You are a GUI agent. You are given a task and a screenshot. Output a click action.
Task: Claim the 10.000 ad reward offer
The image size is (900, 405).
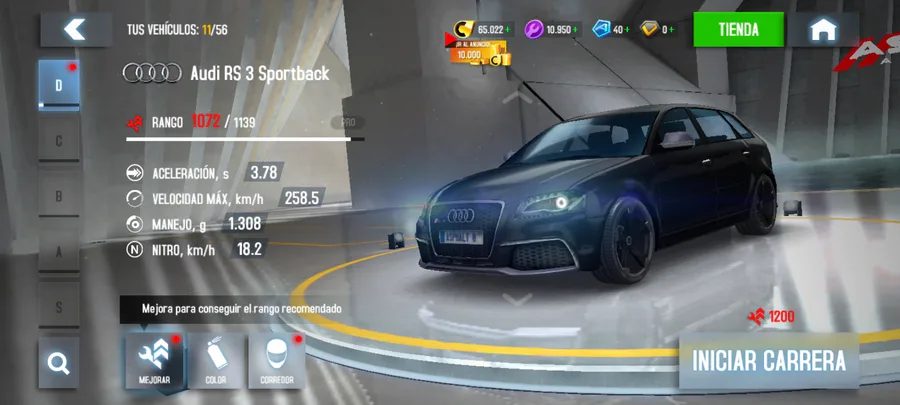(476, 54)
